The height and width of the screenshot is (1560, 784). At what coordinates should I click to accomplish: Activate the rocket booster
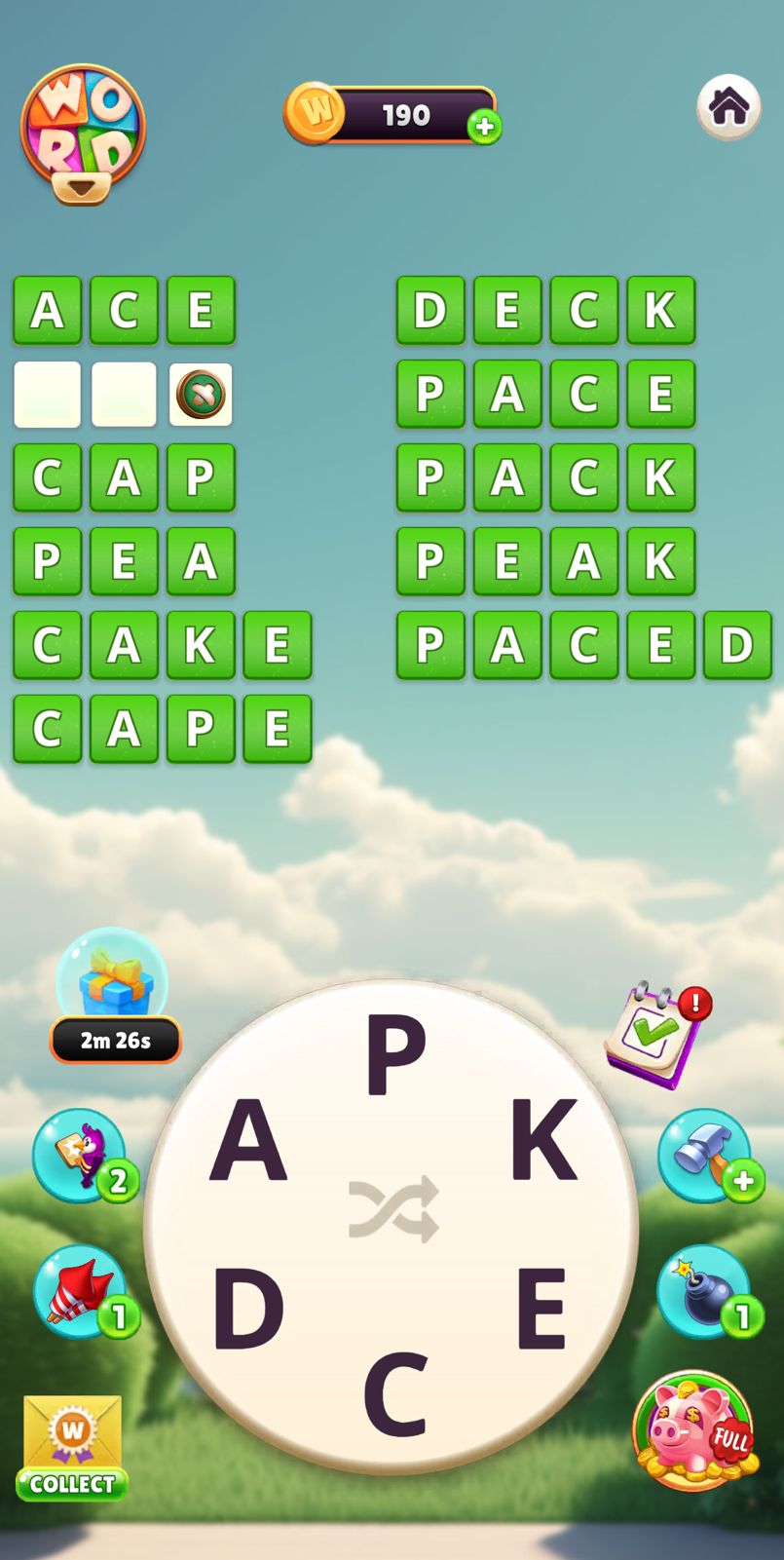(81, 1291)
